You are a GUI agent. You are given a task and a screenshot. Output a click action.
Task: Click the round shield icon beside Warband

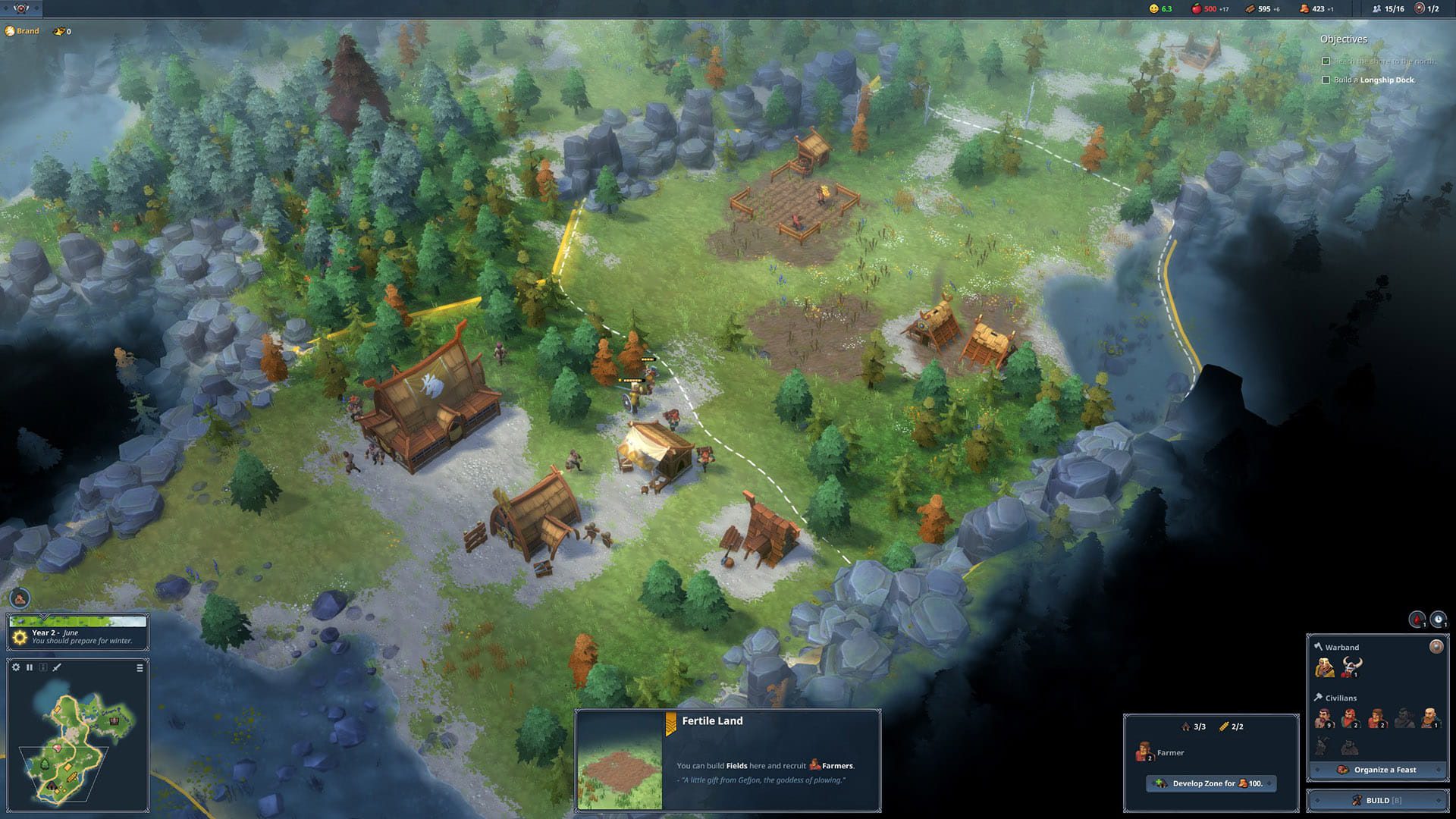coord(1436,646)
